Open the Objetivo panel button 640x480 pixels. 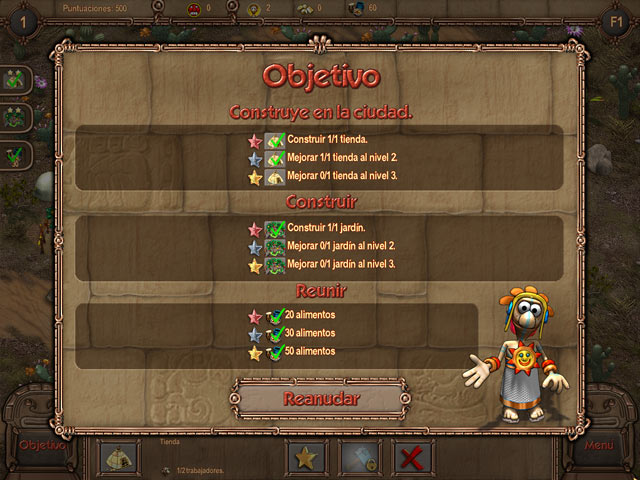[42, 445]
